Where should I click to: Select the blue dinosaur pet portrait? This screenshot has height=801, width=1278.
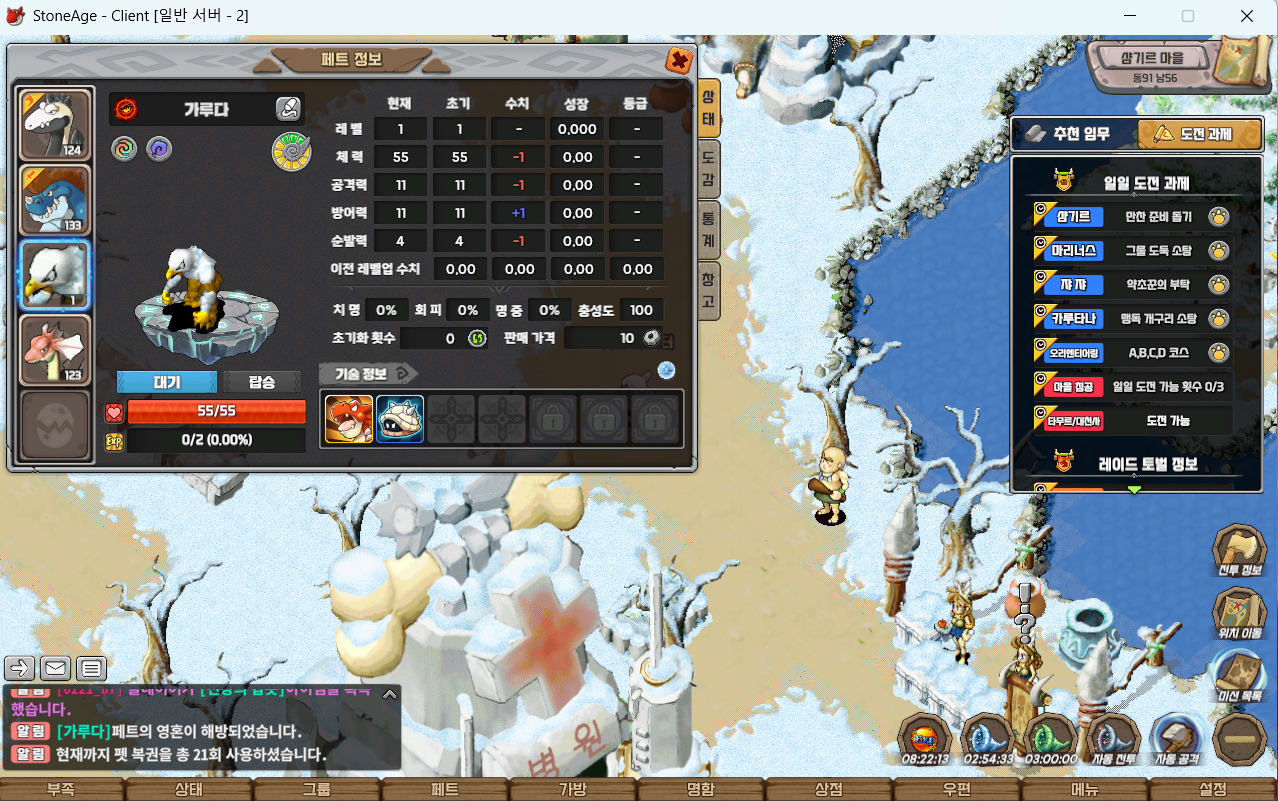point(56,200)
